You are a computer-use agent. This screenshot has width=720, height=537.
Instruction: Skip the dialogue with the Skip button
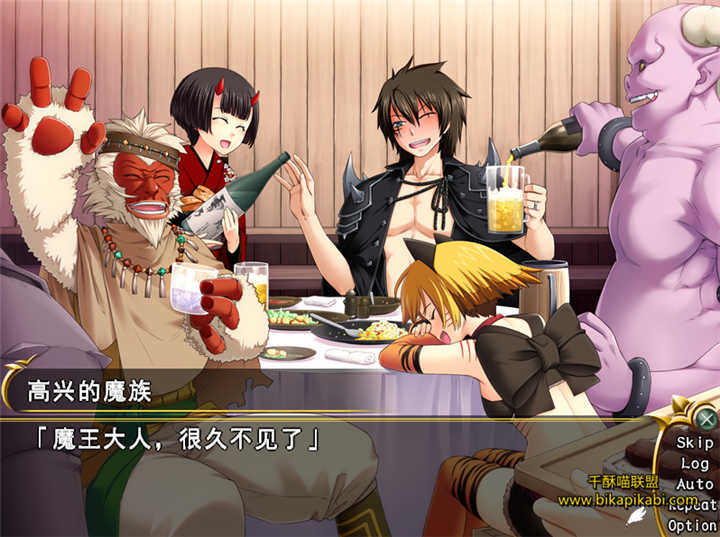pyautogui.click(x=694, y=442)
